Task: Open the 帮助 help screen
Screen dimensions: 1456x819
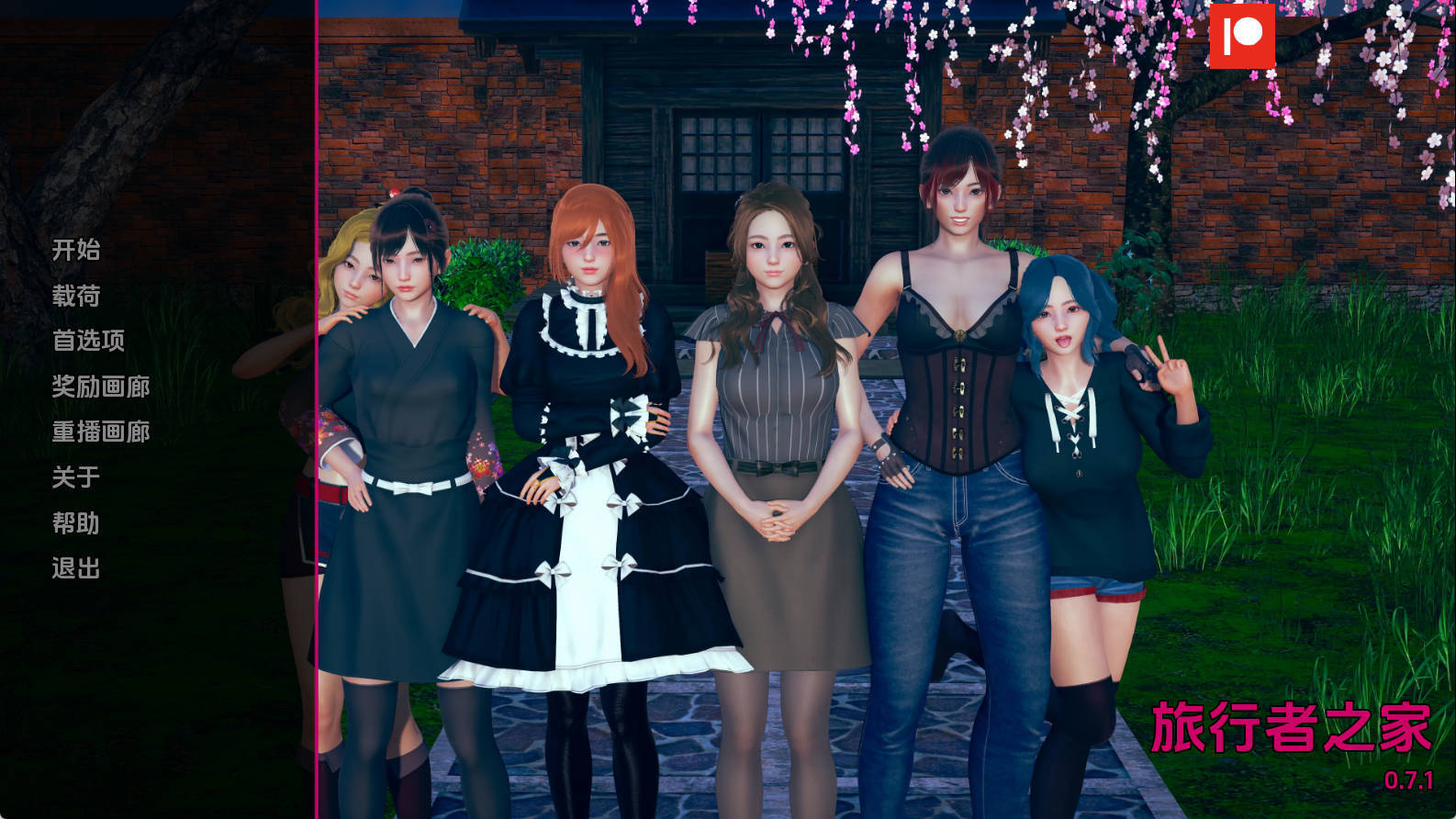Action: point(75,523)
